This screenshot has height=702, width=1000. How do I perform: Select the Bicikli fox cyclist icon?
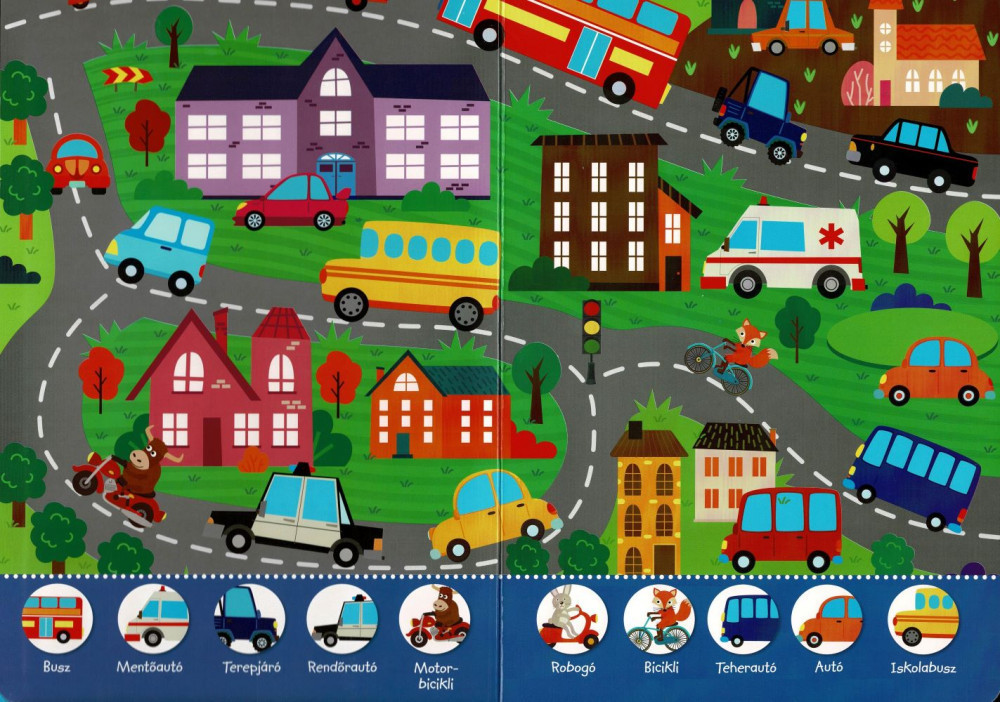tap(659, 619)
